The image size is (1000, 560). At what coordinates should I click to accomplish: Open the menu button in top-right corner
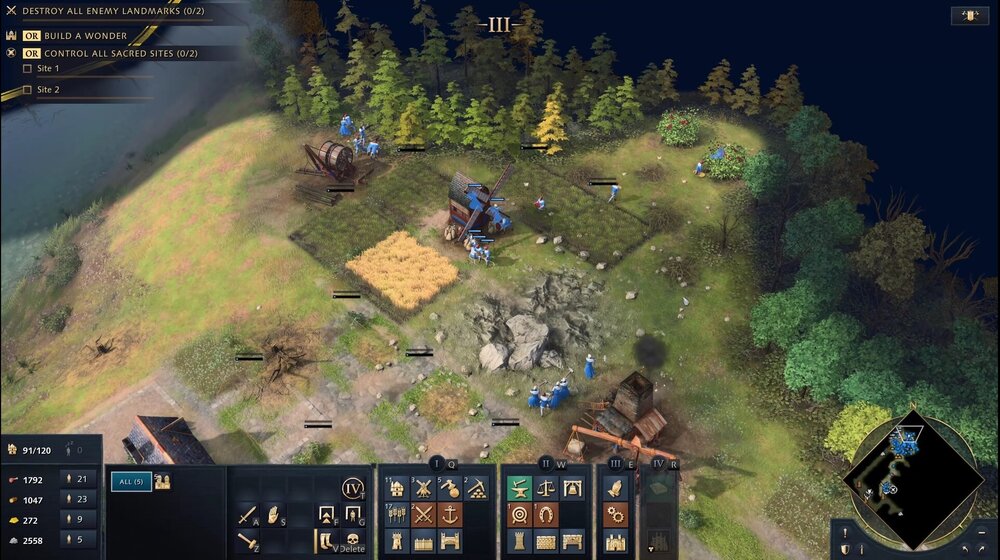pyautogui.click(x=969, y=15)
